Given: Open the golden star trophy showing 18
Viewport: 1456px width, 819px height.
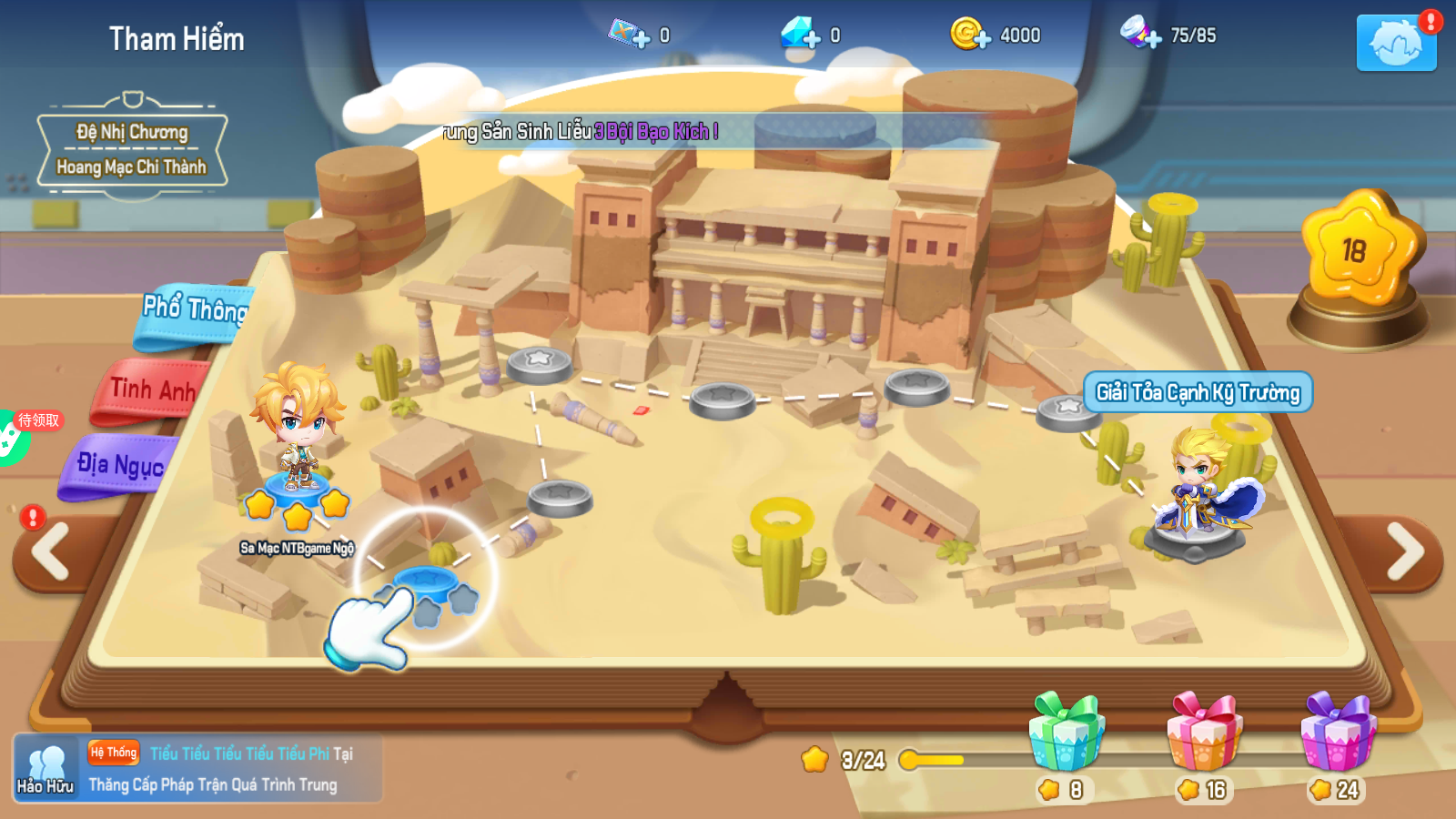Looking at the screenshot, I should 1358,251.
